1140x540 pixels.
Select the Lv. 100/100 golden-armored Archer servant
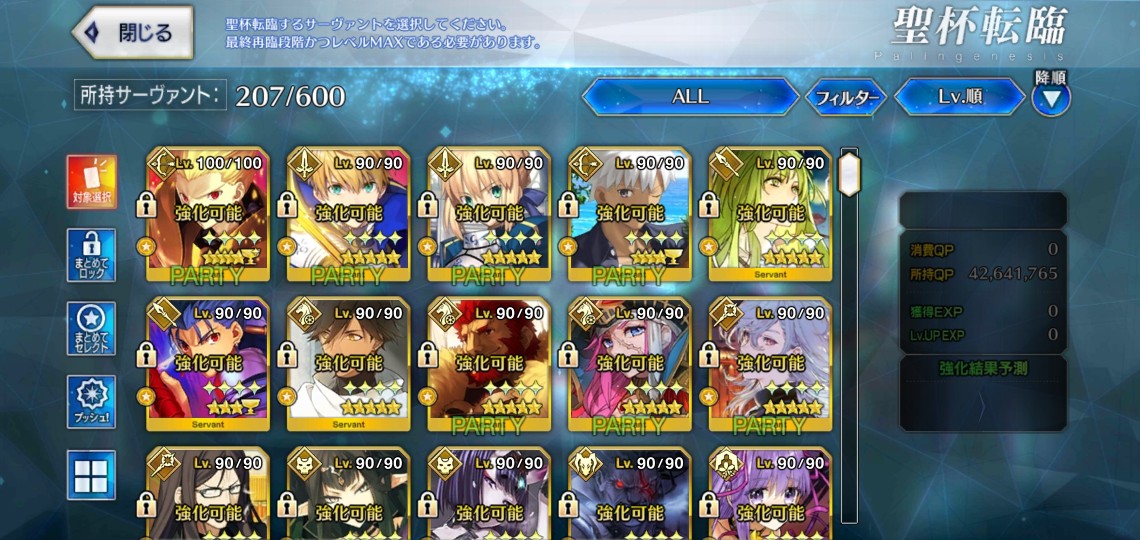pyautogui.click(x=207, y=215)
